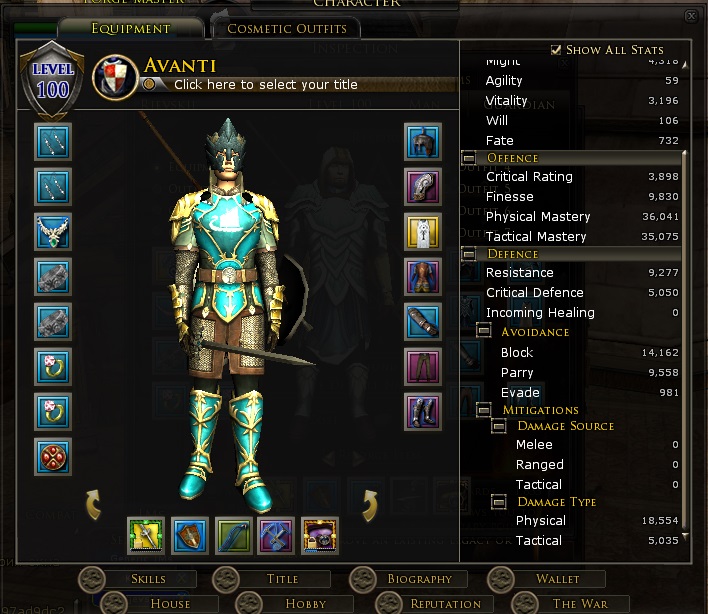Click the round red pocket item slot
This screenshot has width=708, height=614.
click(53, 456)
